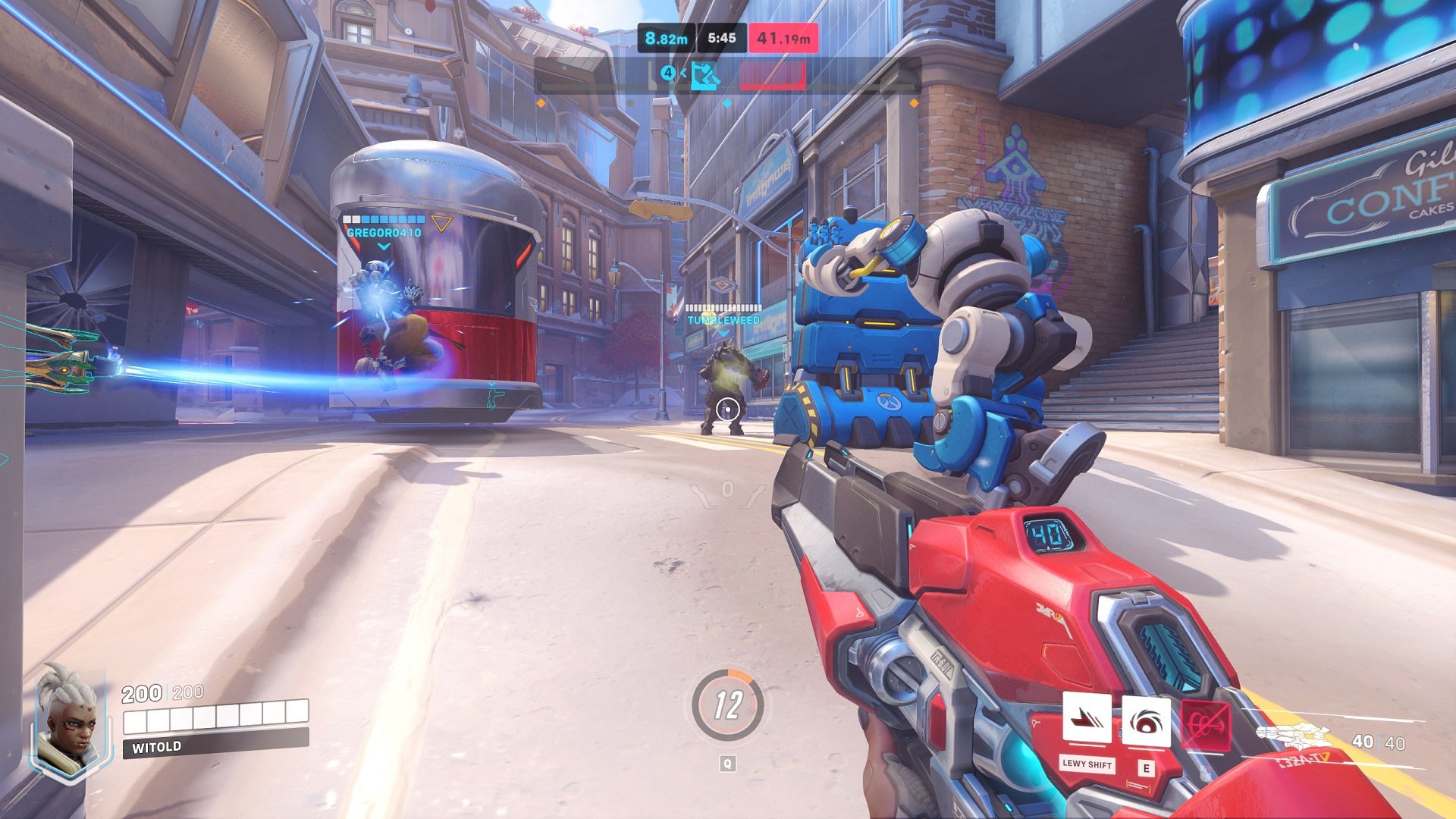1456x819 pixels.
Task: Click the ultimate charge meter circle
Action: tap(727, 705)
